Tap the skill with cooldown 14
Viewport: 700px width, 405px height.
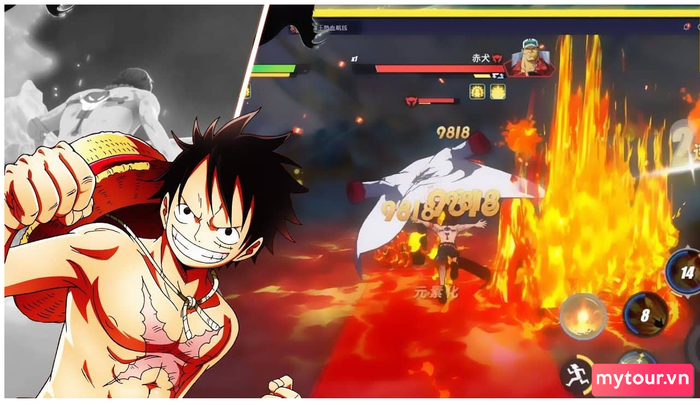683,271
